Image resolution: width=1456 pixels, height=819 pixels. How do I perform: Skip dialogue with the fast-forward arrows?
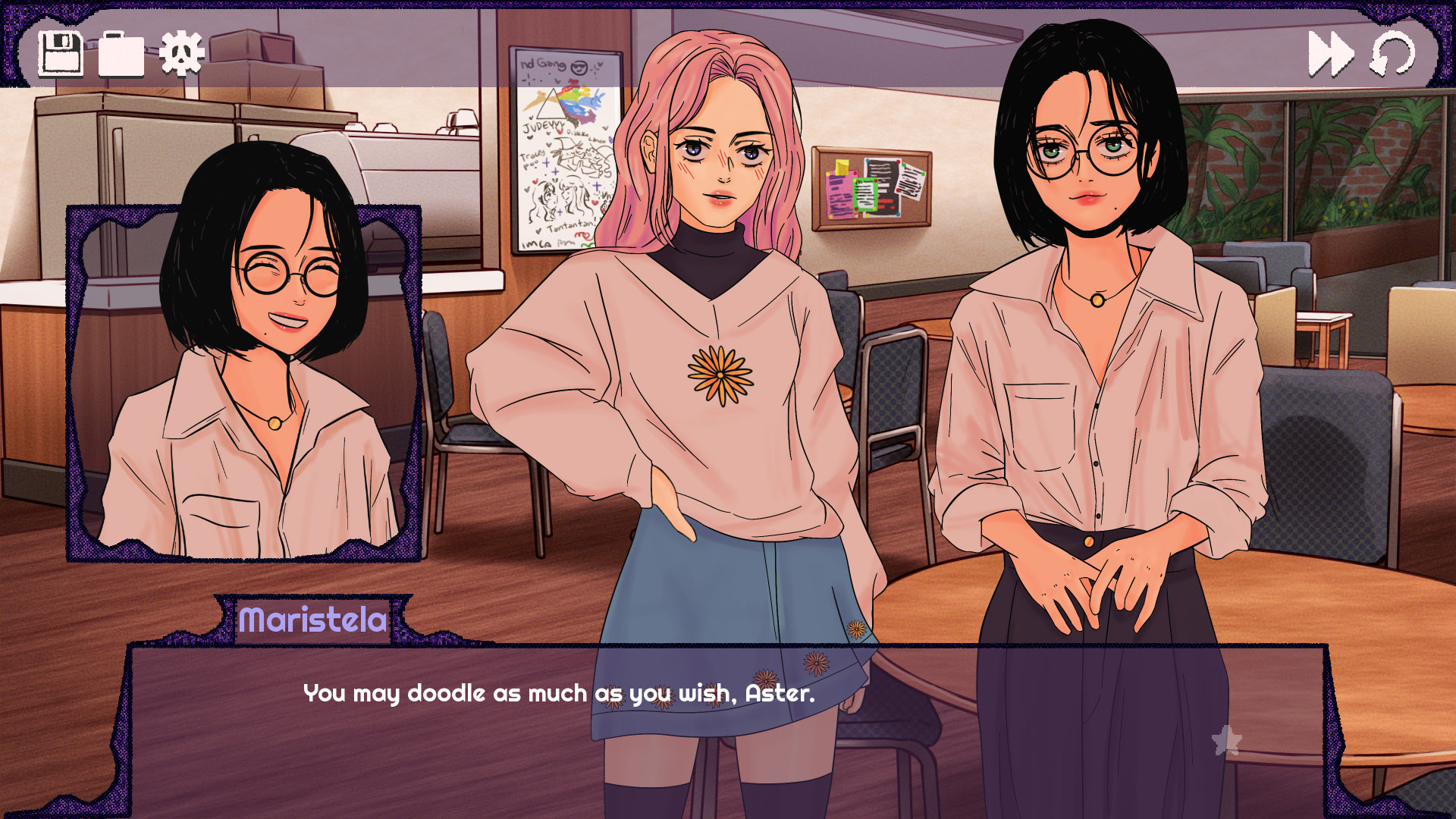(1331, 54)
